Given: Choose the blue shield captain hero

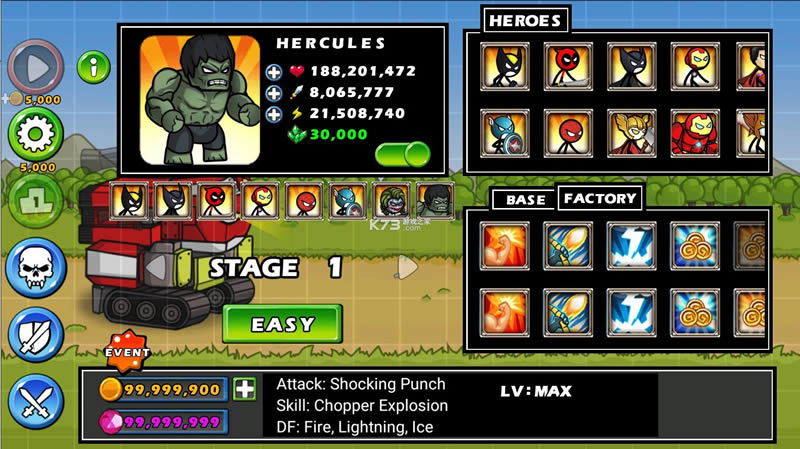Looking at the screenshot, I should 505,132.
